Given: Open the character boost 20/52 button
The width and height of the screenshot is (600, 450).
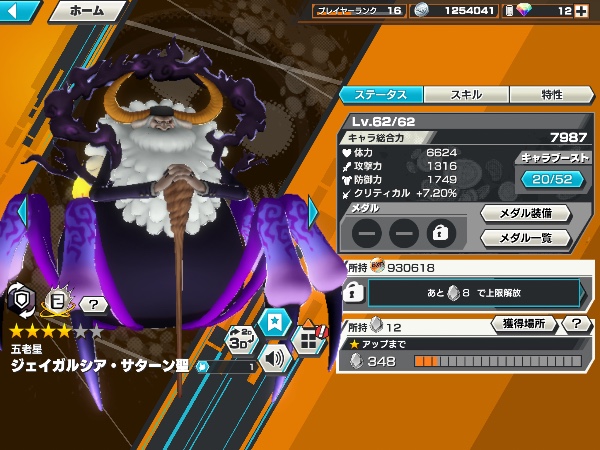Looking at the screenshot, I should (x=552, y=178).
